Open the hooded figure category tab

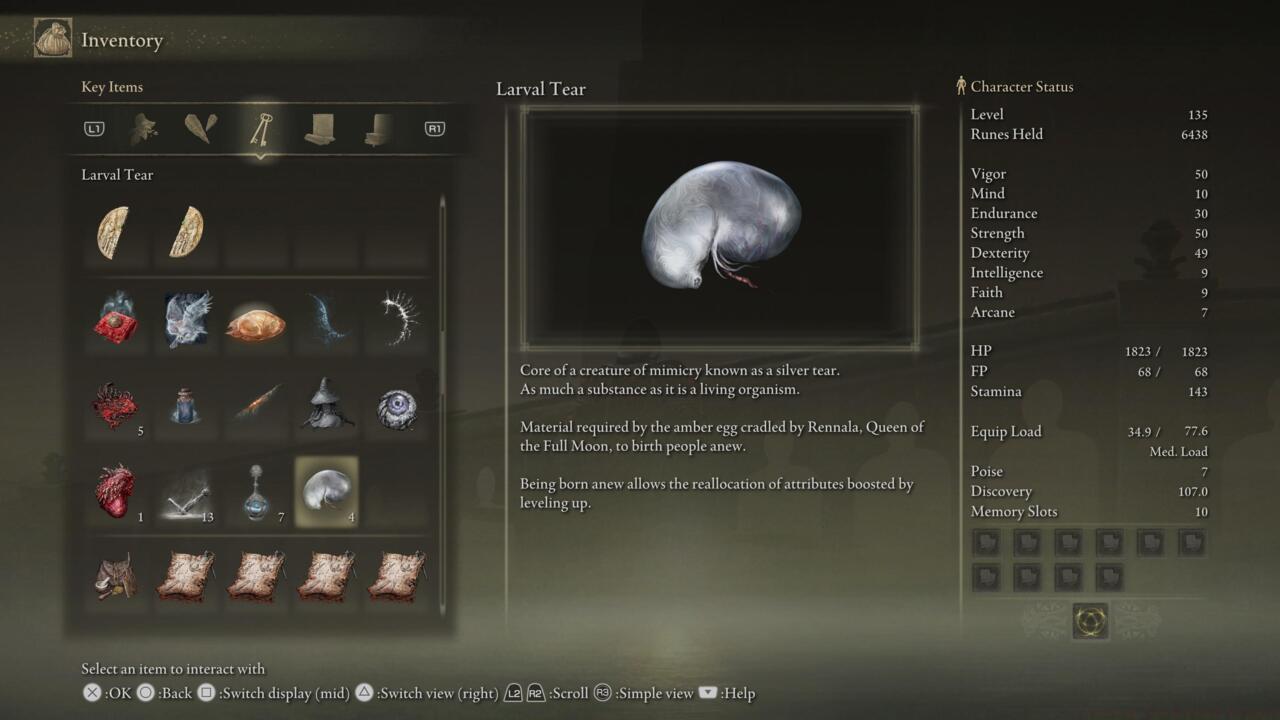coord(146,129)
